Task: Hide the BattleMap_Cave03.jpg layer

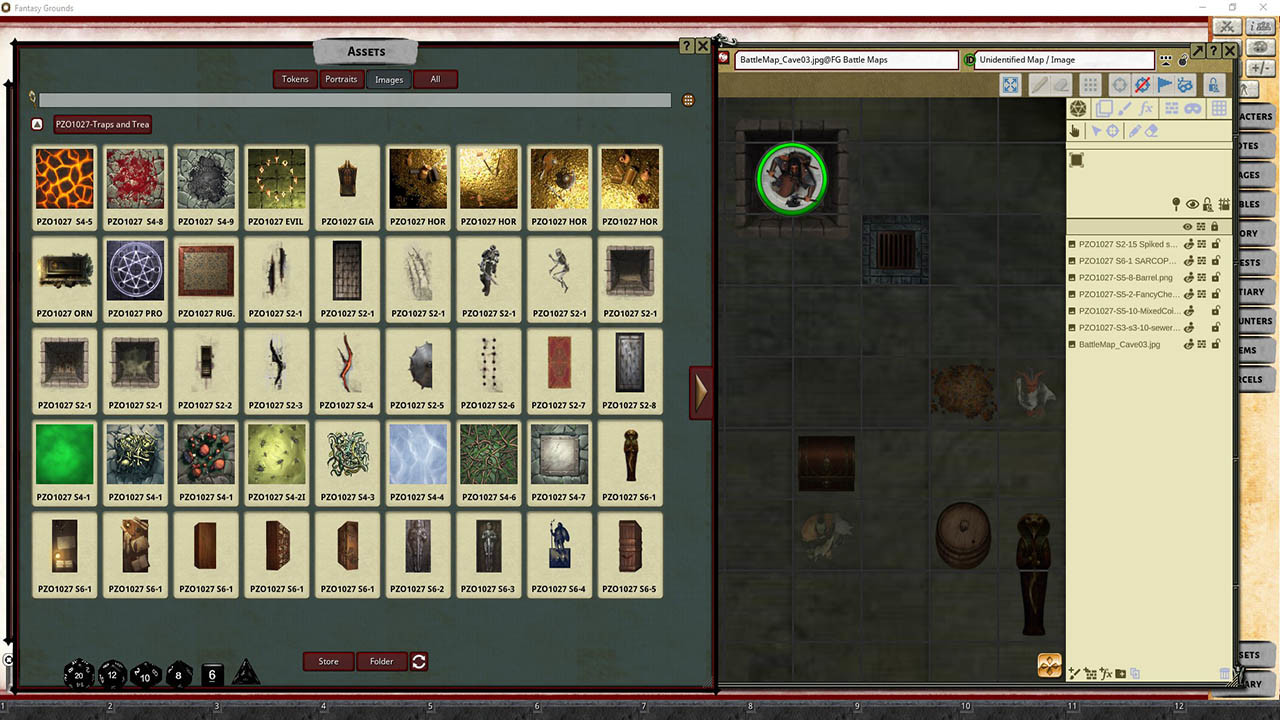Action: [x=1188, y=343]
